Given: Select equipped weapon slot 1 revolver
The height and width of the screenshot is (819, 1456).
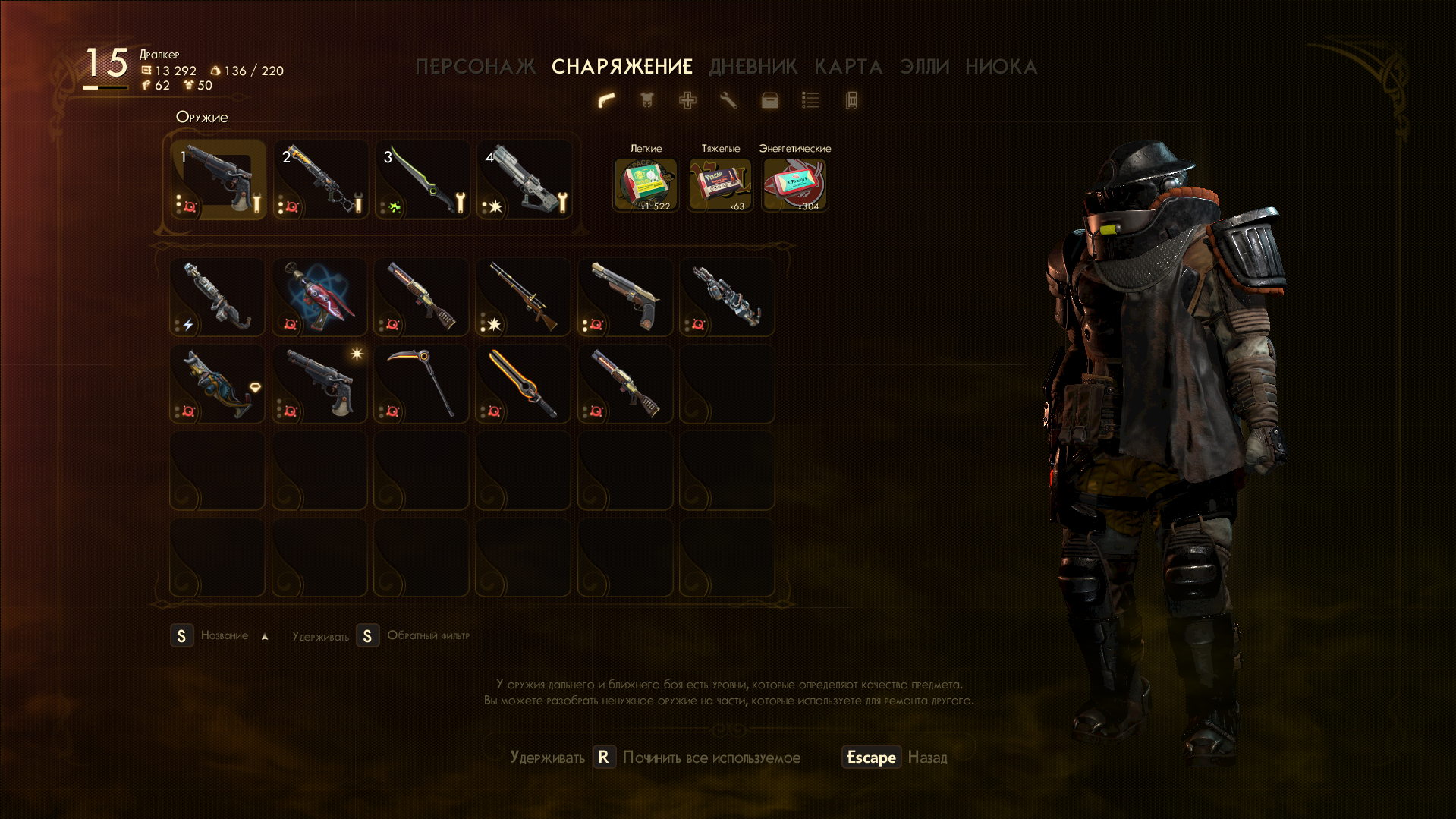Looking at the screenshot, I should pos(218,179).
